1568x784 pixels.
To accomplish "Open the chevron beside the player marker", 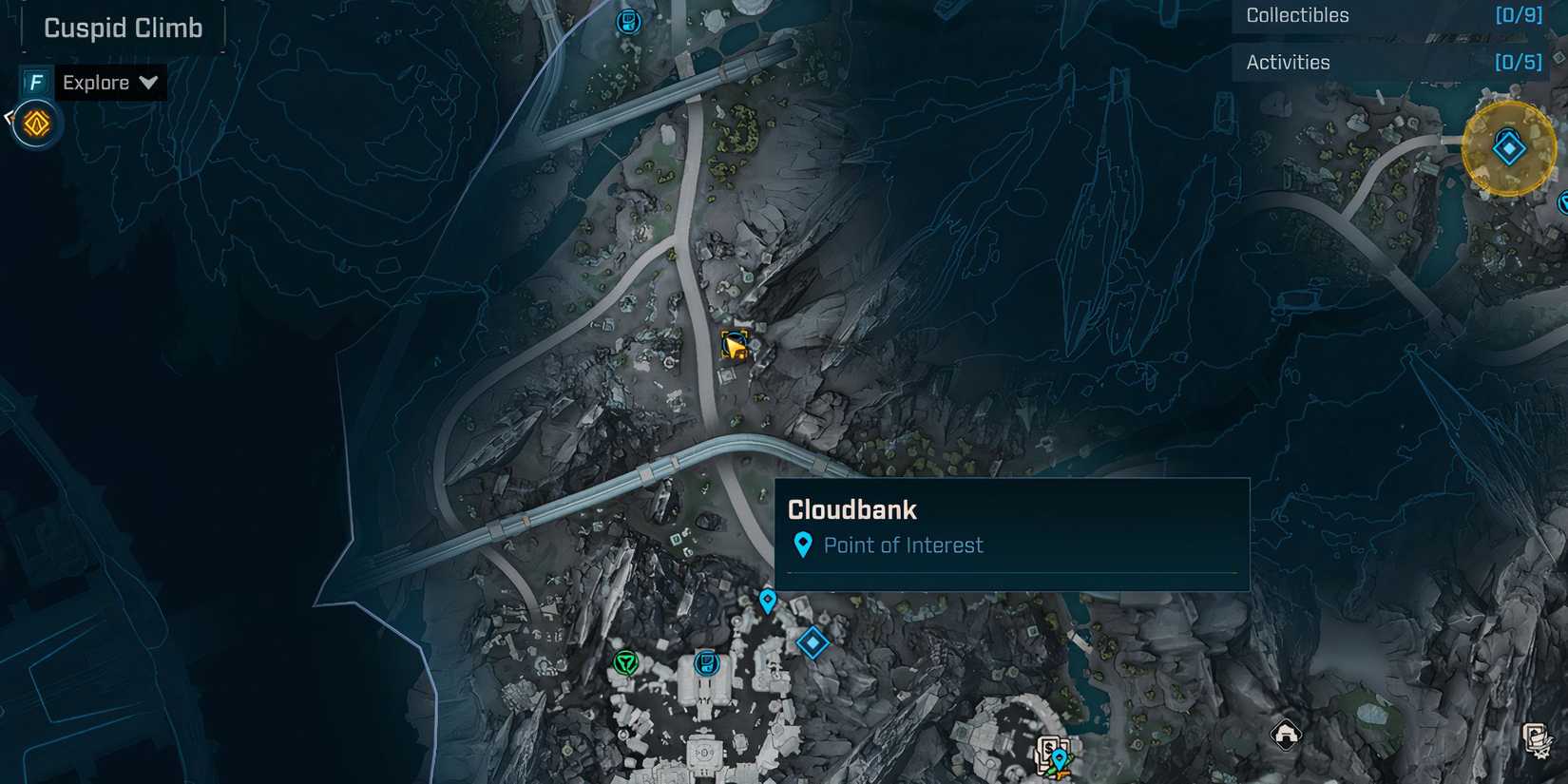I will [x=8, y=116].
